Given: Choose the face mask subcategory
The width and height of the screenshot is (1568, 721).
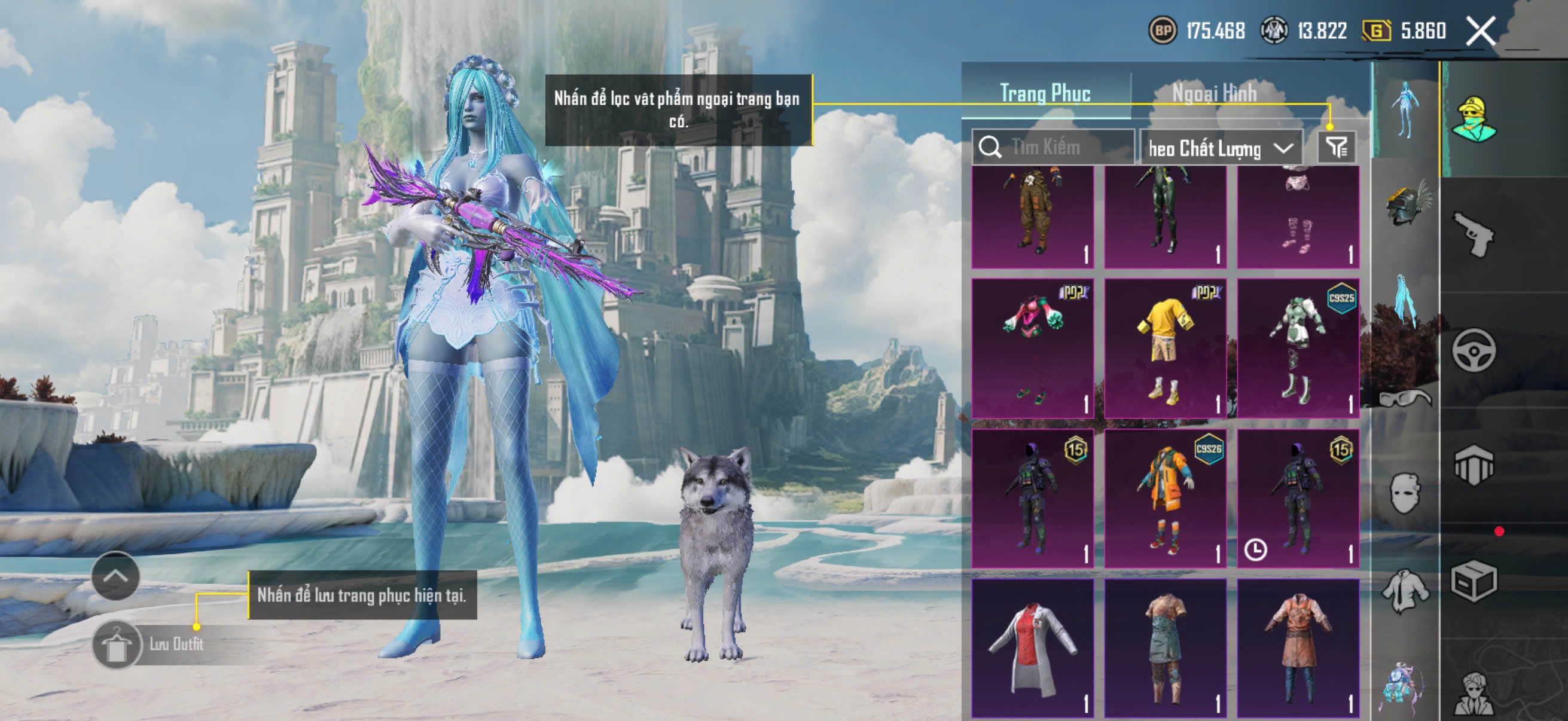Looking at the screenshot, I should click(x=1405, y=493).
